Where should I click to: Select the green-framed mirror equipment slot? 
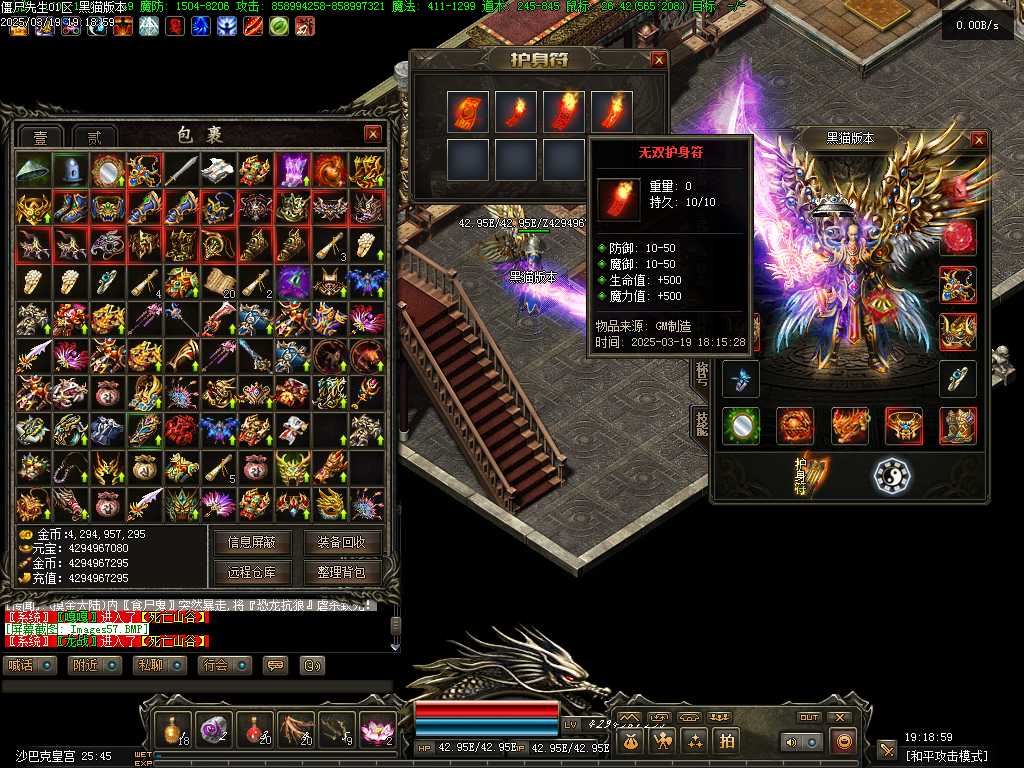[741, 425]
